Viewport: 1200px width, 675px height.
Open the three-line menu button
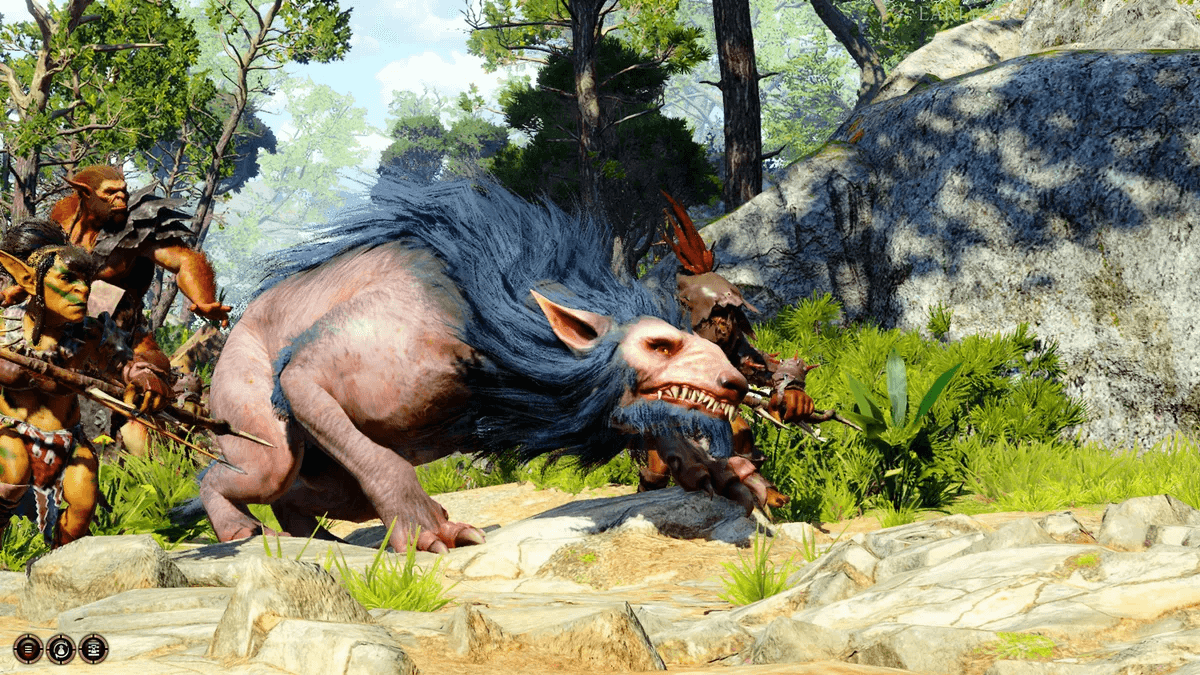coord(28,648)
